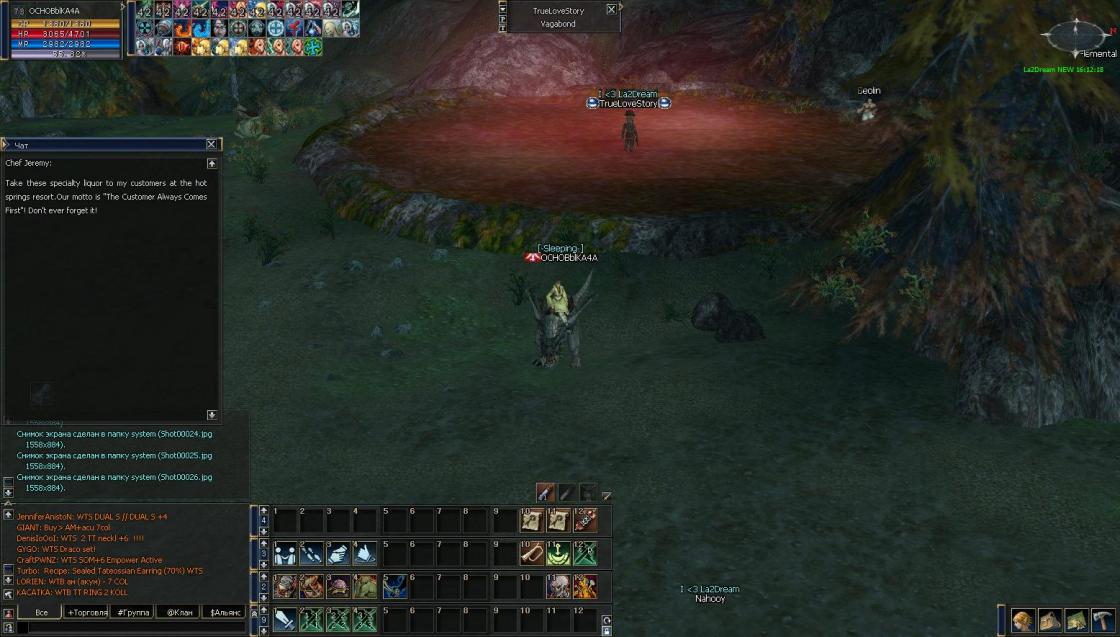1120x637 pixels.
Task: Open the system menu hammer icon
Action: pyautogui.click(x=1102, y=620)
